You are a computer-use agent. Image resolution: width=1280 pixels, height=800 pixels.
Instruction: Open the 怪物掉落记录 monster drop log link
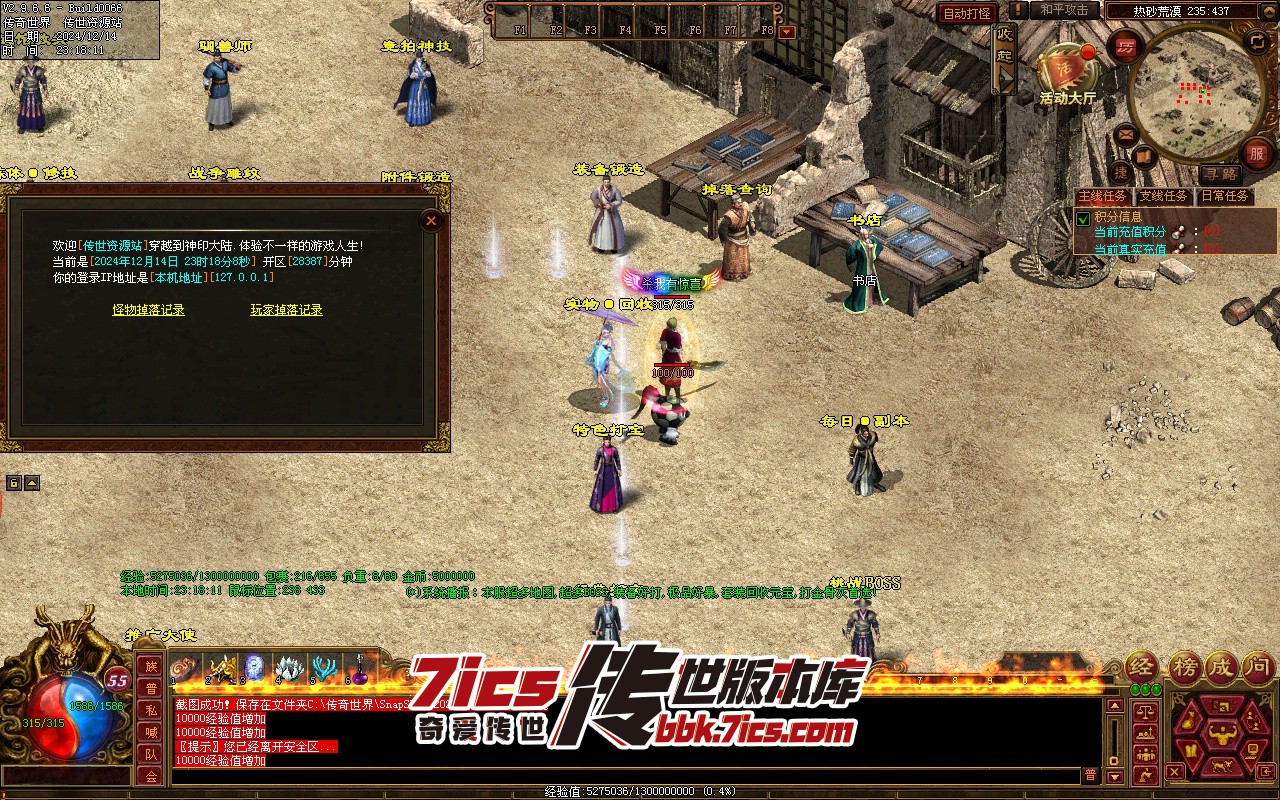(148, 310)
